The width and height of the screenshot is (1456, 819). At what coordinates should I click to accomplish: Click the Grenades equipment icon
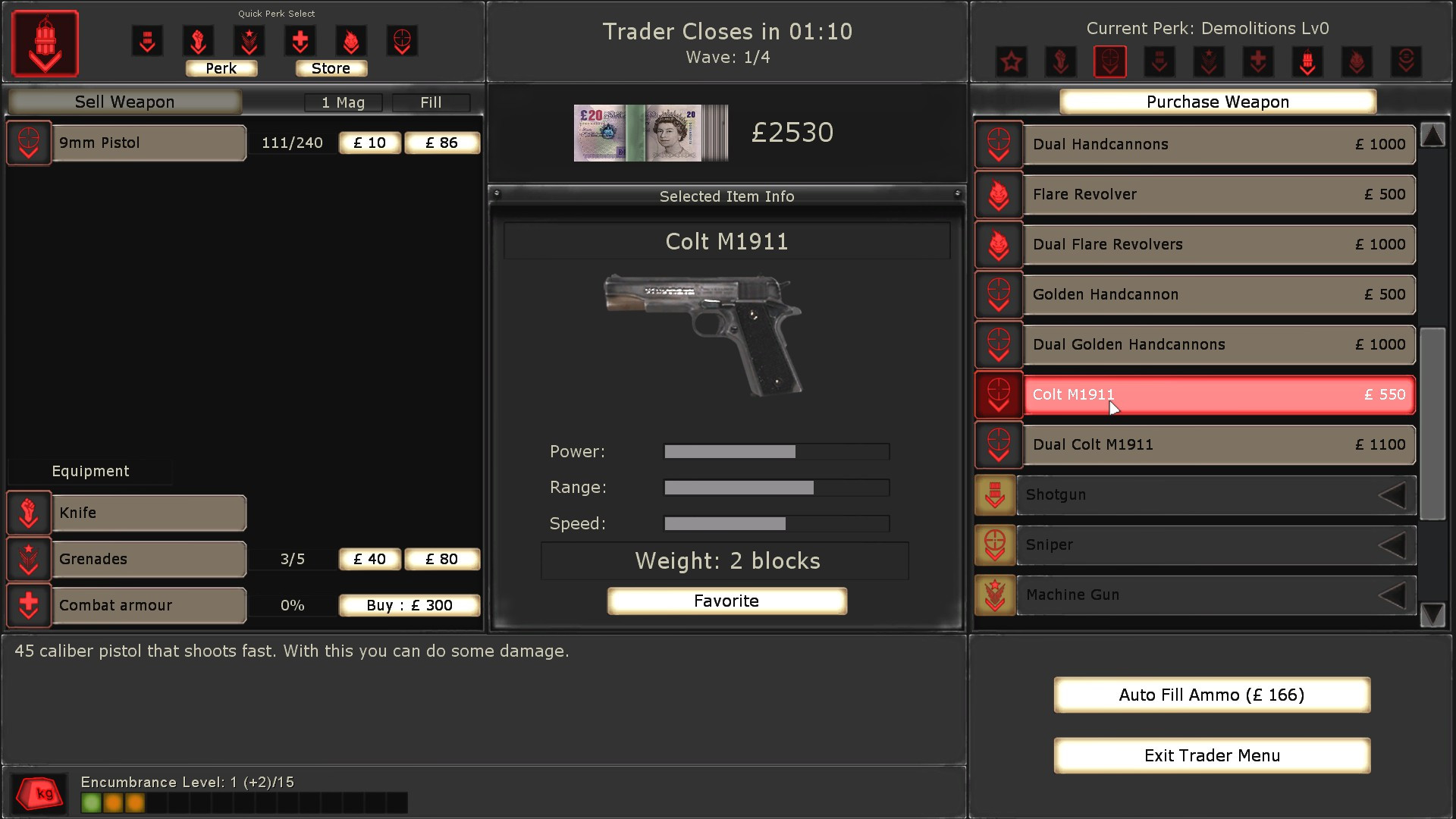click(x=28, y=559)
